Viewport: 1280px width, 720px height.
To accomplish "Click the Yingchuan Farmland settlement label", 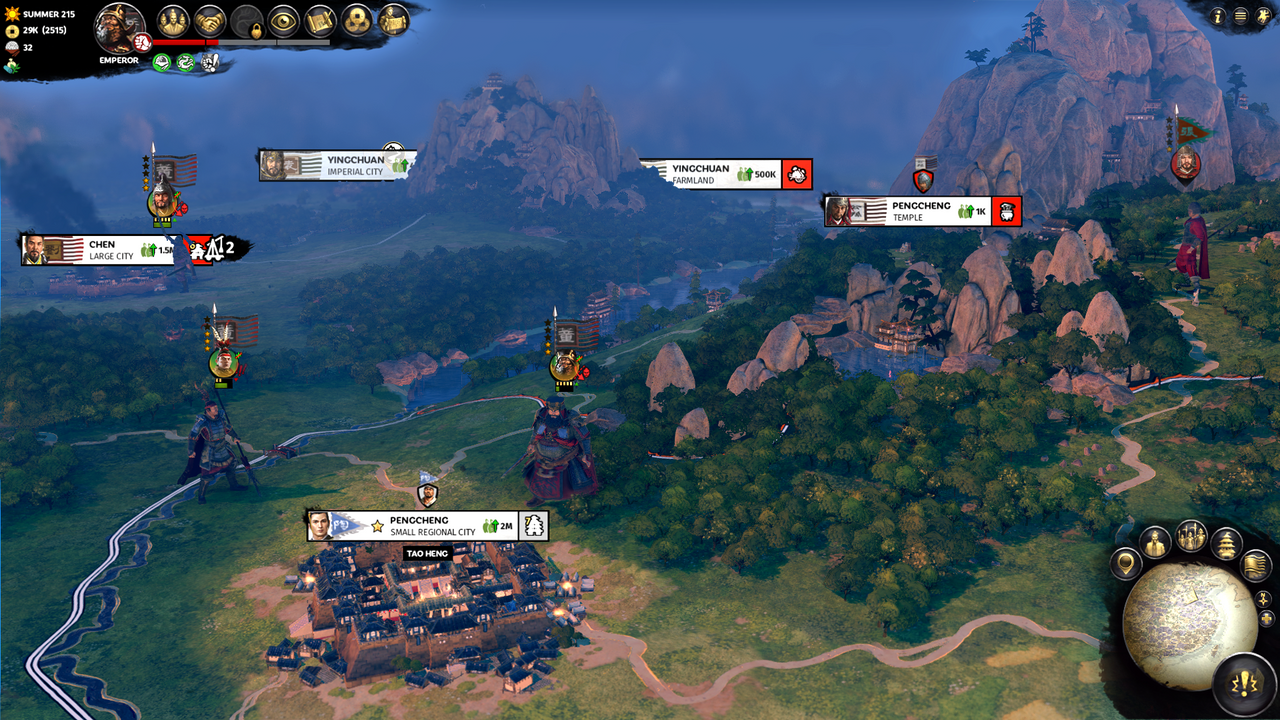I will pos(700,171).
